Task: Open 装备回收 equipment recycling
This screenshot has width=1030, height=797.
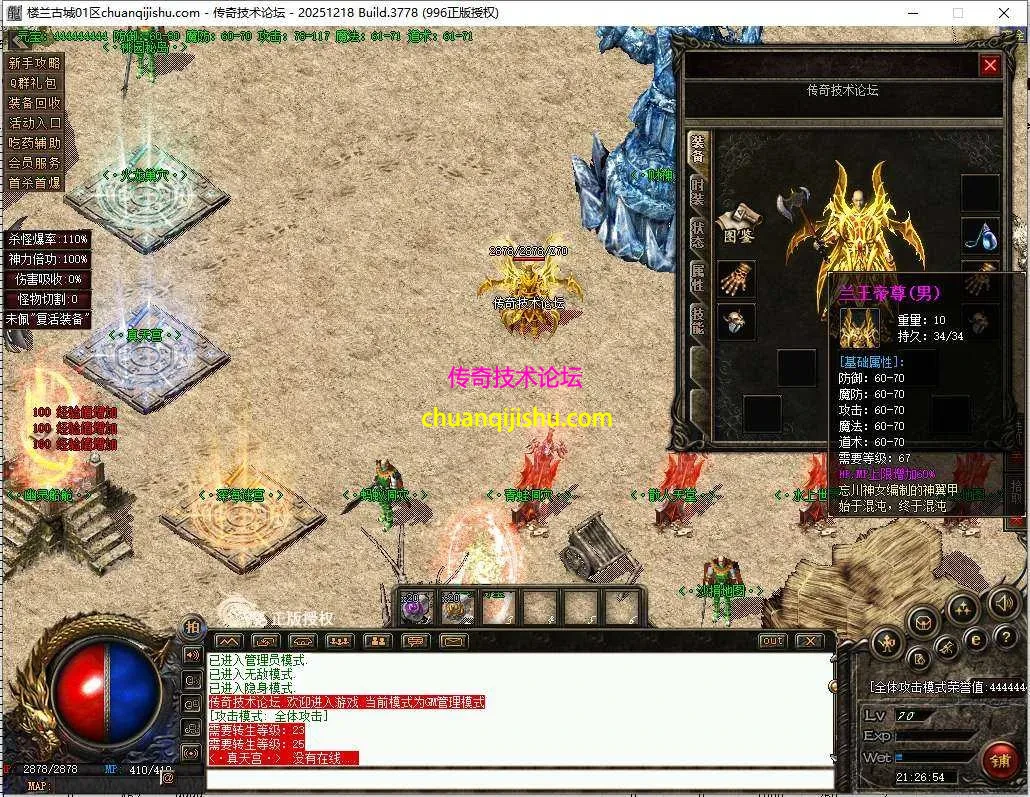Action: click(35, 103)
